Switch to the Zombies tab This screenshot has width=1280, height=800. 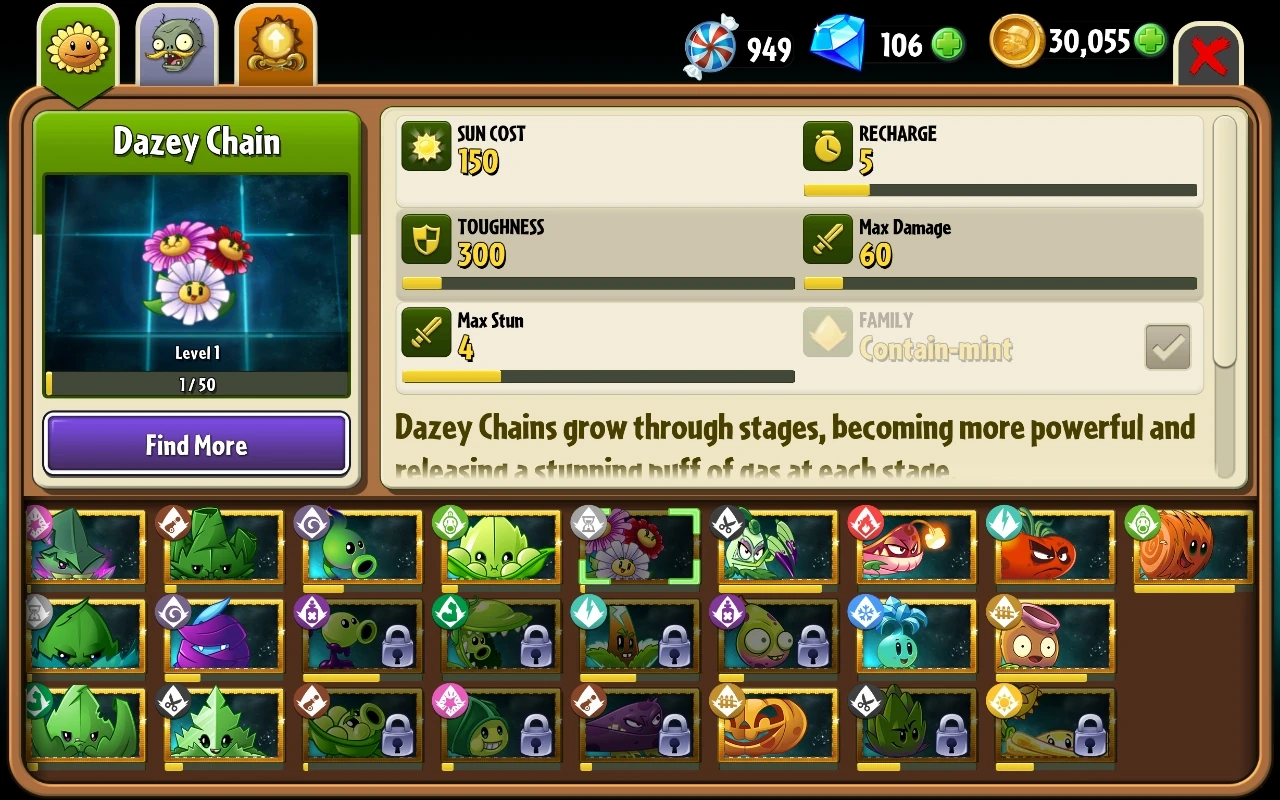[x=176, y=42]
